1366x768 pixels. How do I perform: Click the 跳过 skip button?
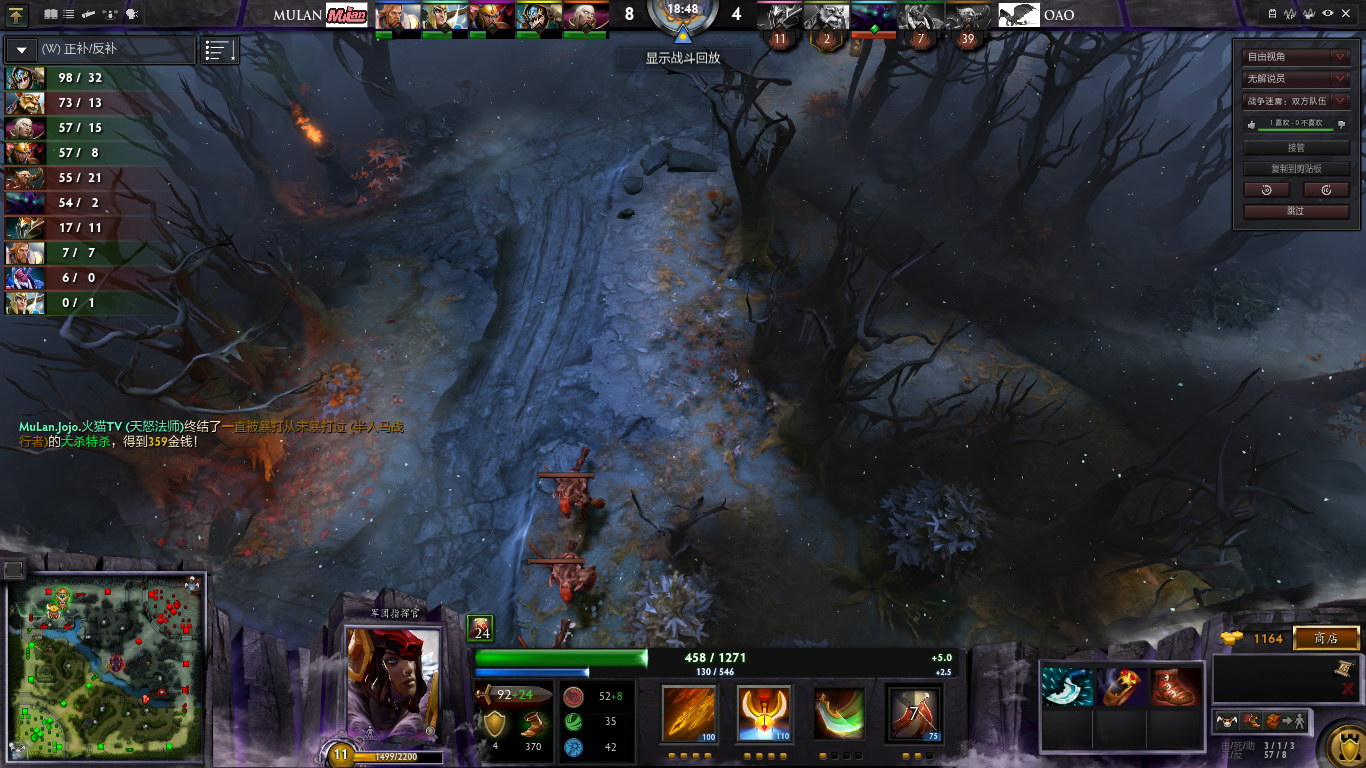click(1296, 211)
